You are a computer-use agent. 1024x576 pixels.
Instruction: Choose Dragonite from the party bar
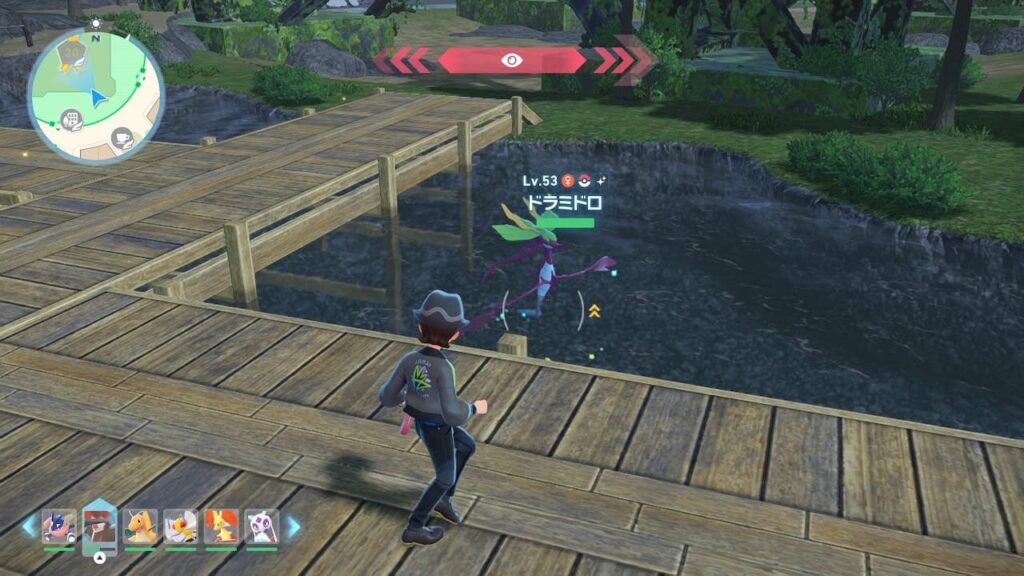[141, 526]
